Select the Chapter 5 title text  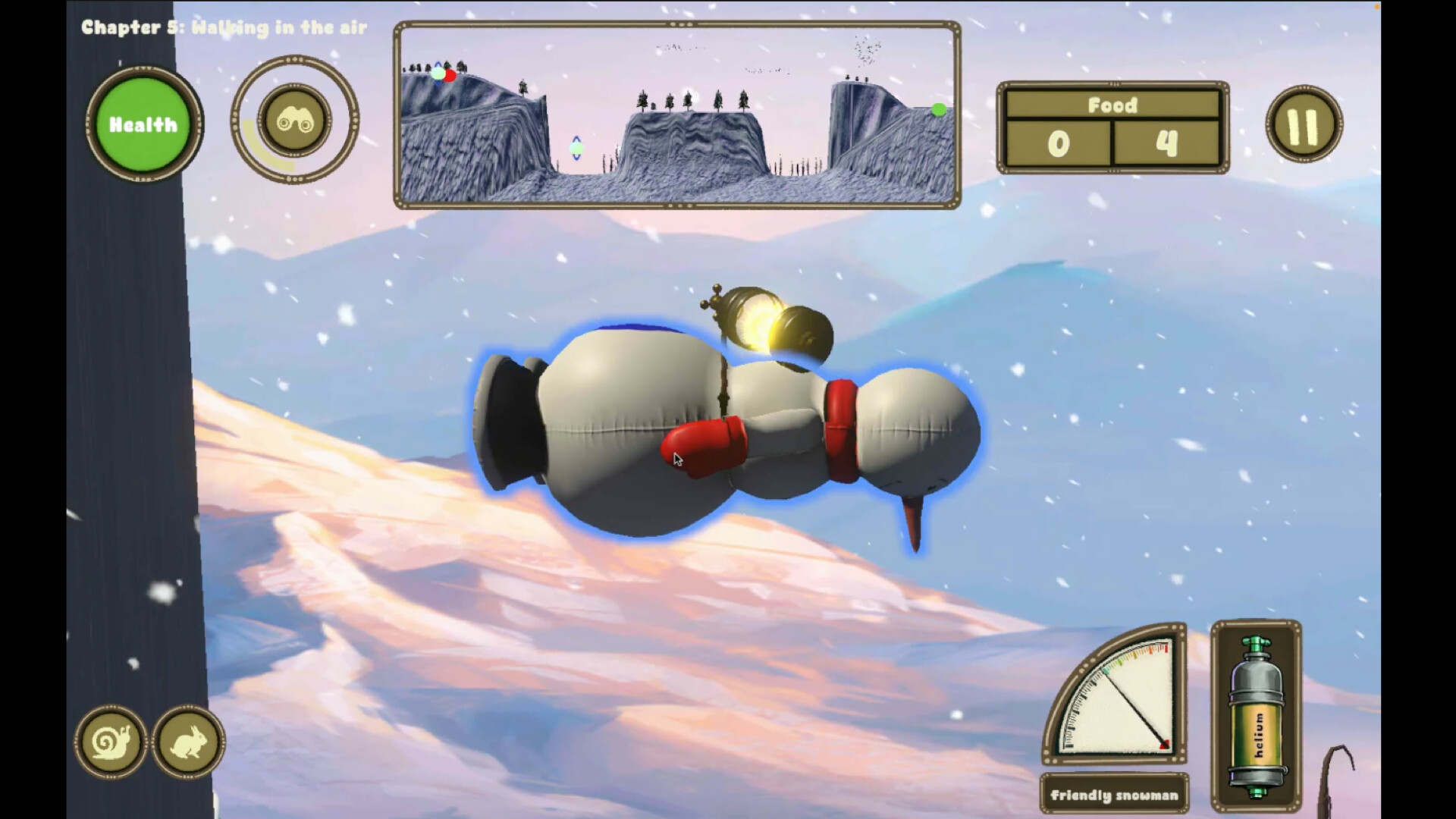pyautogui.click(x=222, y=27)
